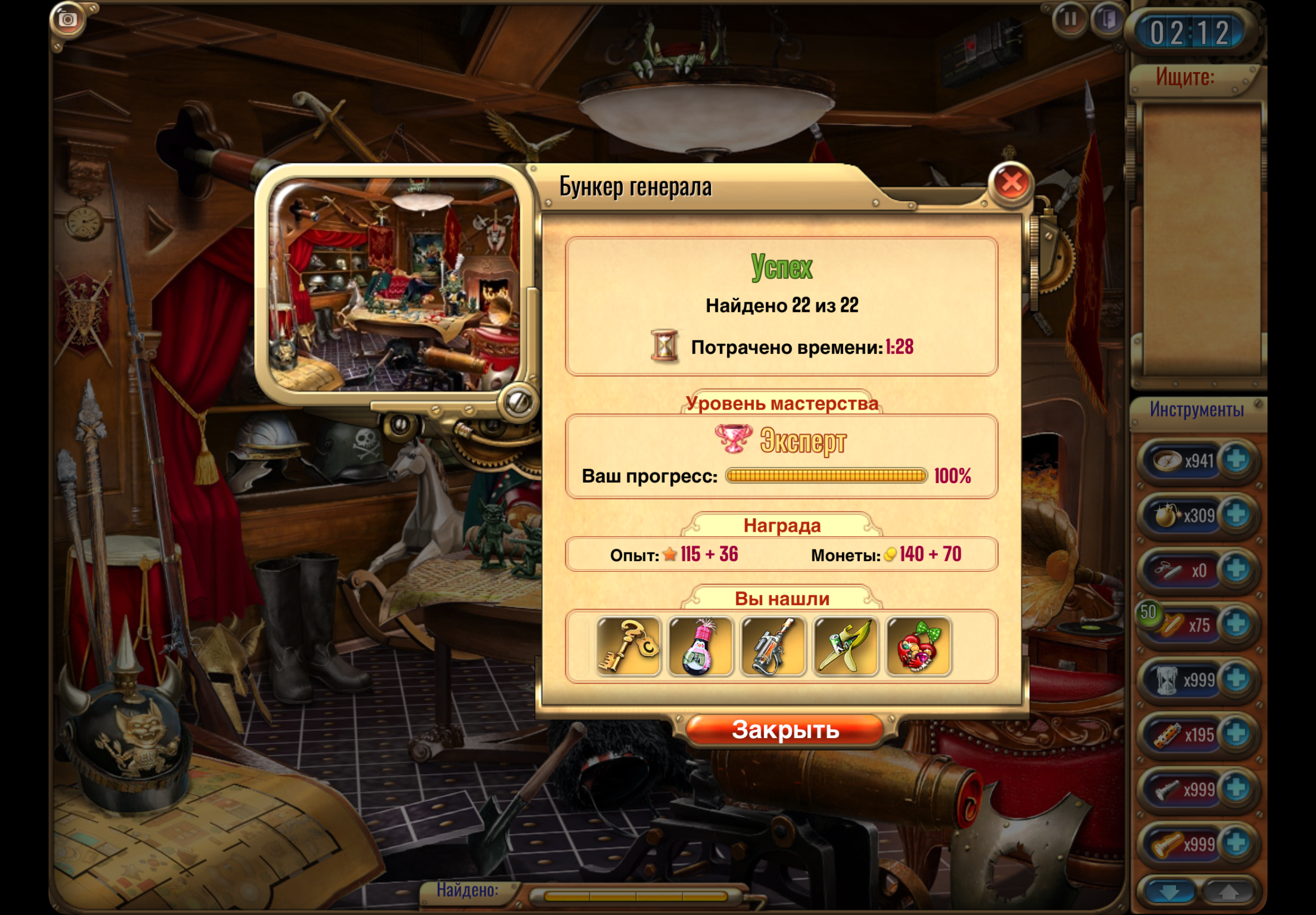Select the golden key reward item
1316x915 pixels.
click(628, 646)
